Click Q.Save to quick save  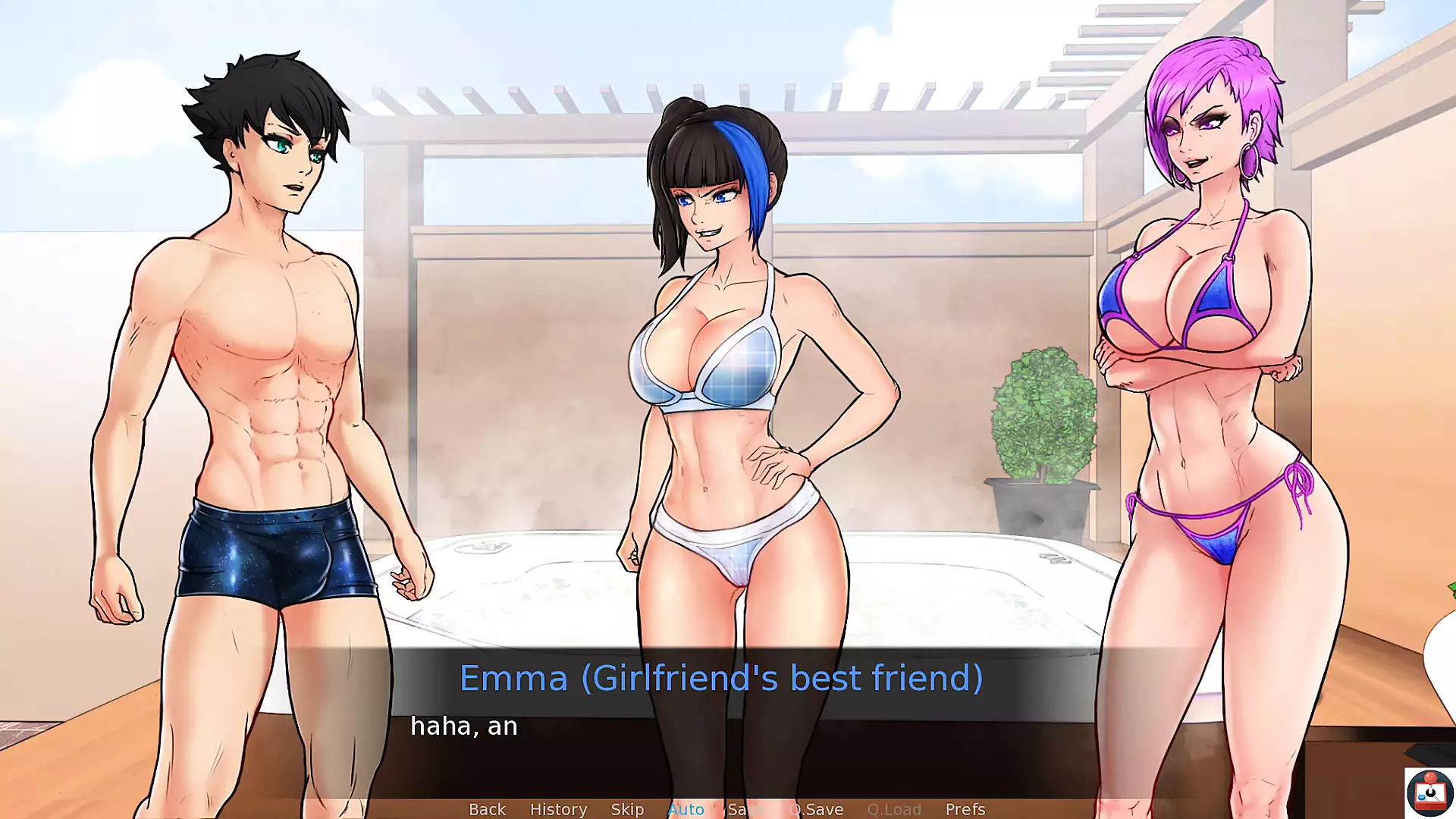817,809
